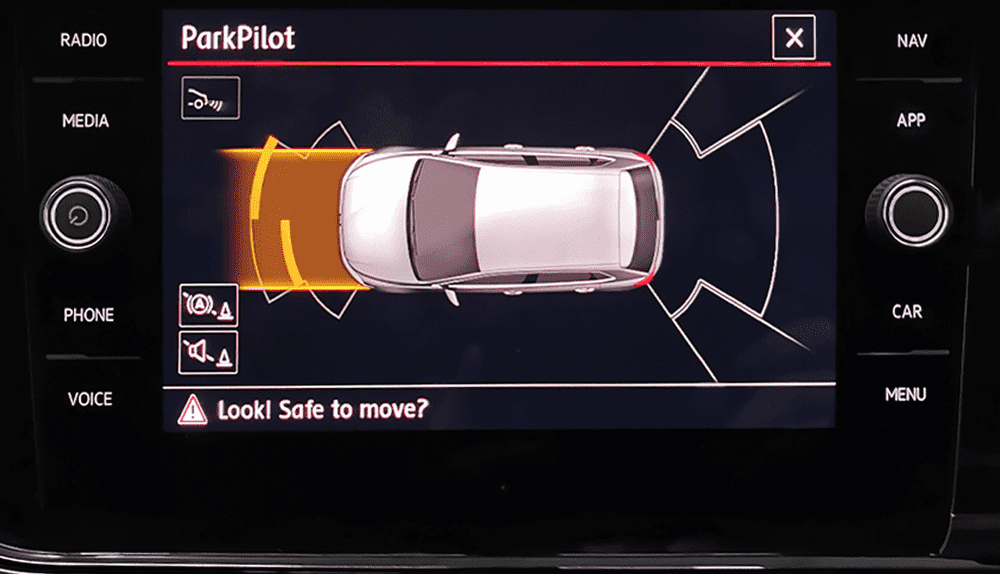Show the CAR settings

(907, 312)
